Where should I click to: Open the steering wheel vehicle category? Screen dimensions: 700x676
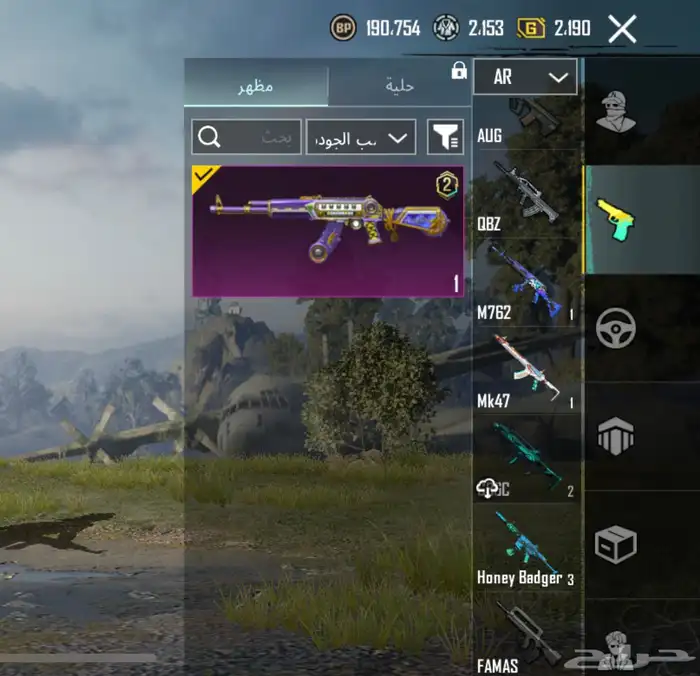pyautogui.click(x=616, y=328)
